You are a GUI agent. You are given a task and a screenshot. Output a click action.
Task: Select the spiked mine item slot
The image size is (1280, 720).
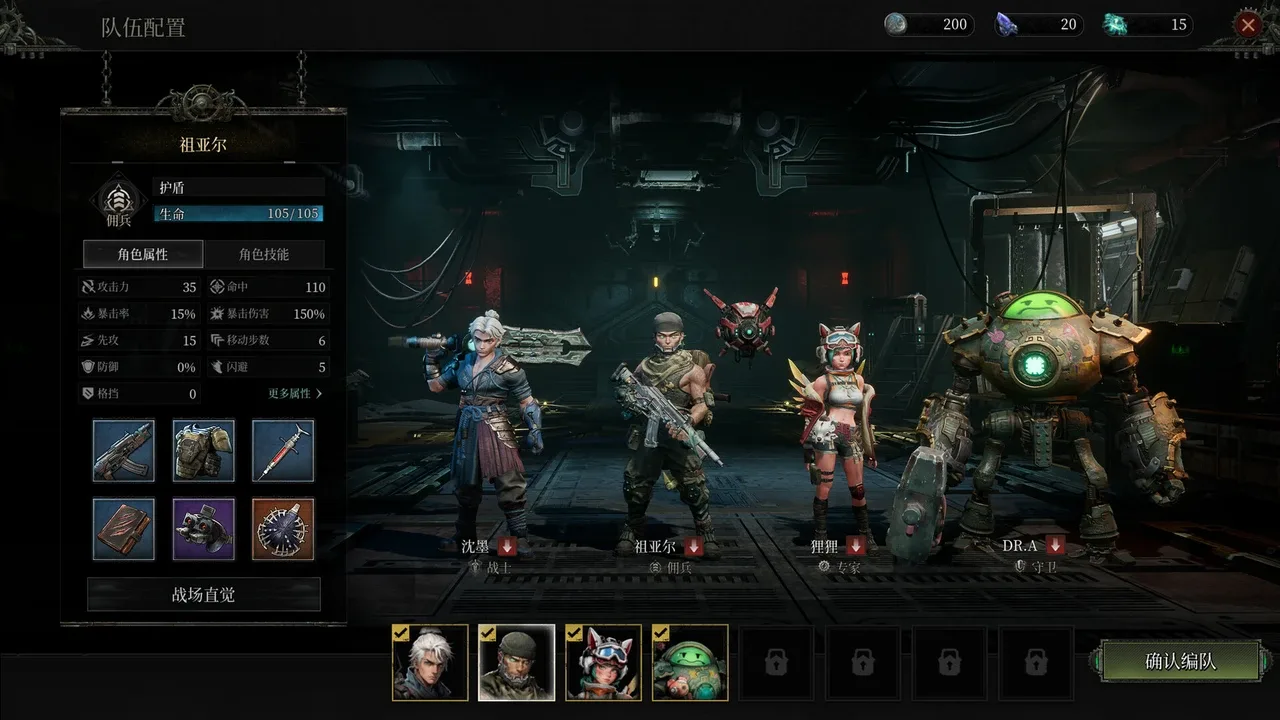pos(283,529)
